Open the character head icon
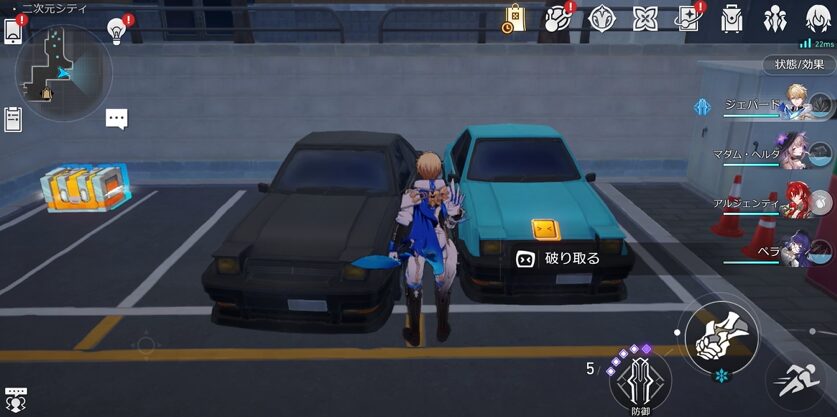The image size is (837, 417). pos(818,19)
